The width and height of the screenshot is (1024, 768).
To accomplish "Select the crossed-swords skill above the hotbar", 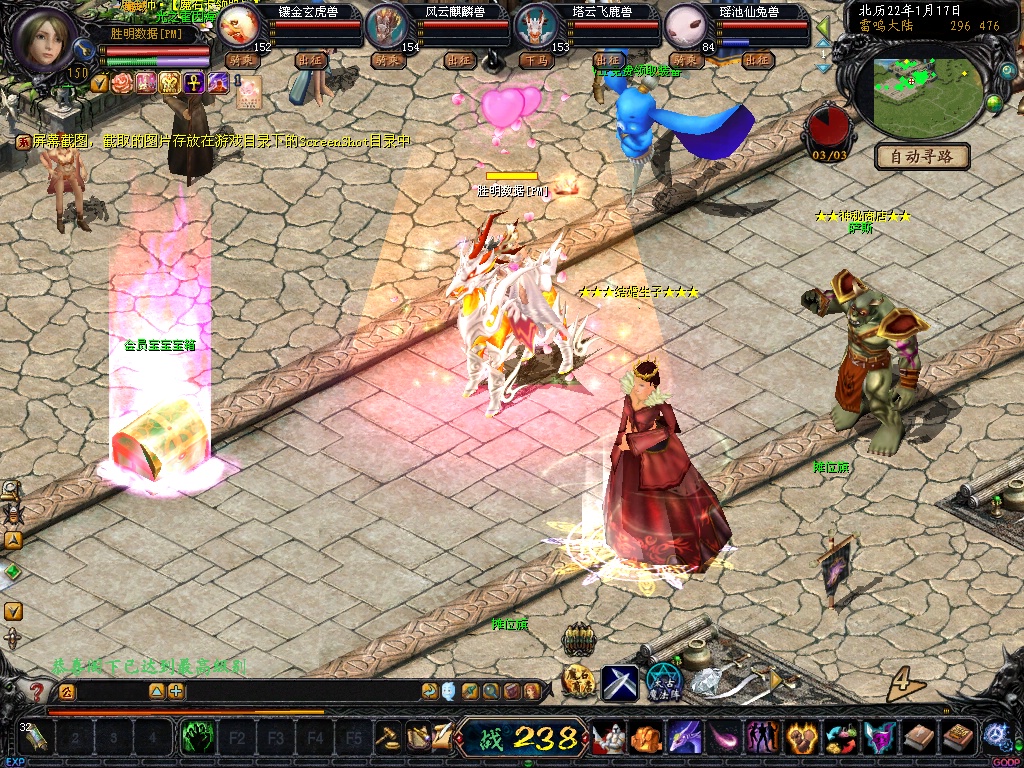I will pos(620,682).
